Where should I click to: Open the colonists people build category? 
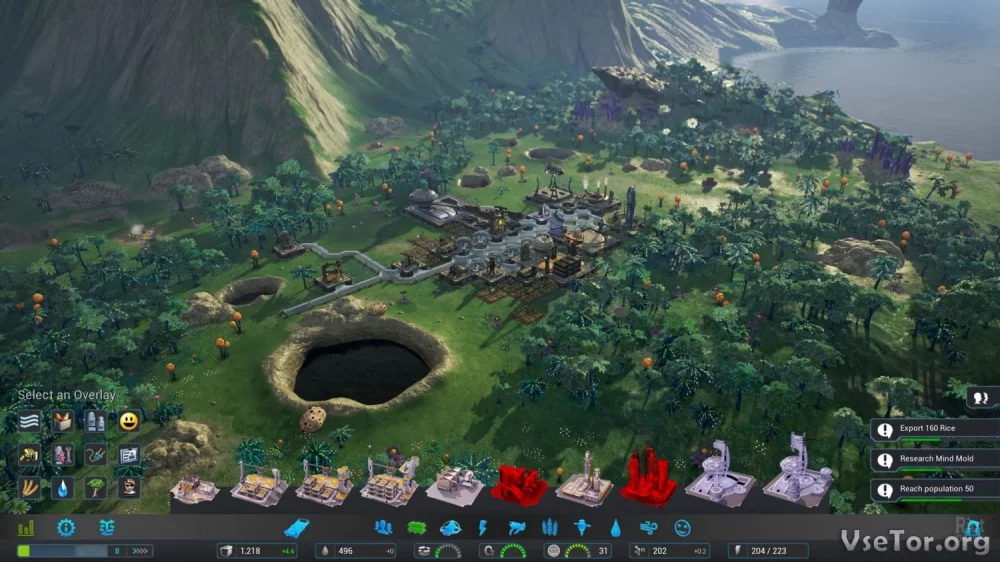(x=383, y=527)
